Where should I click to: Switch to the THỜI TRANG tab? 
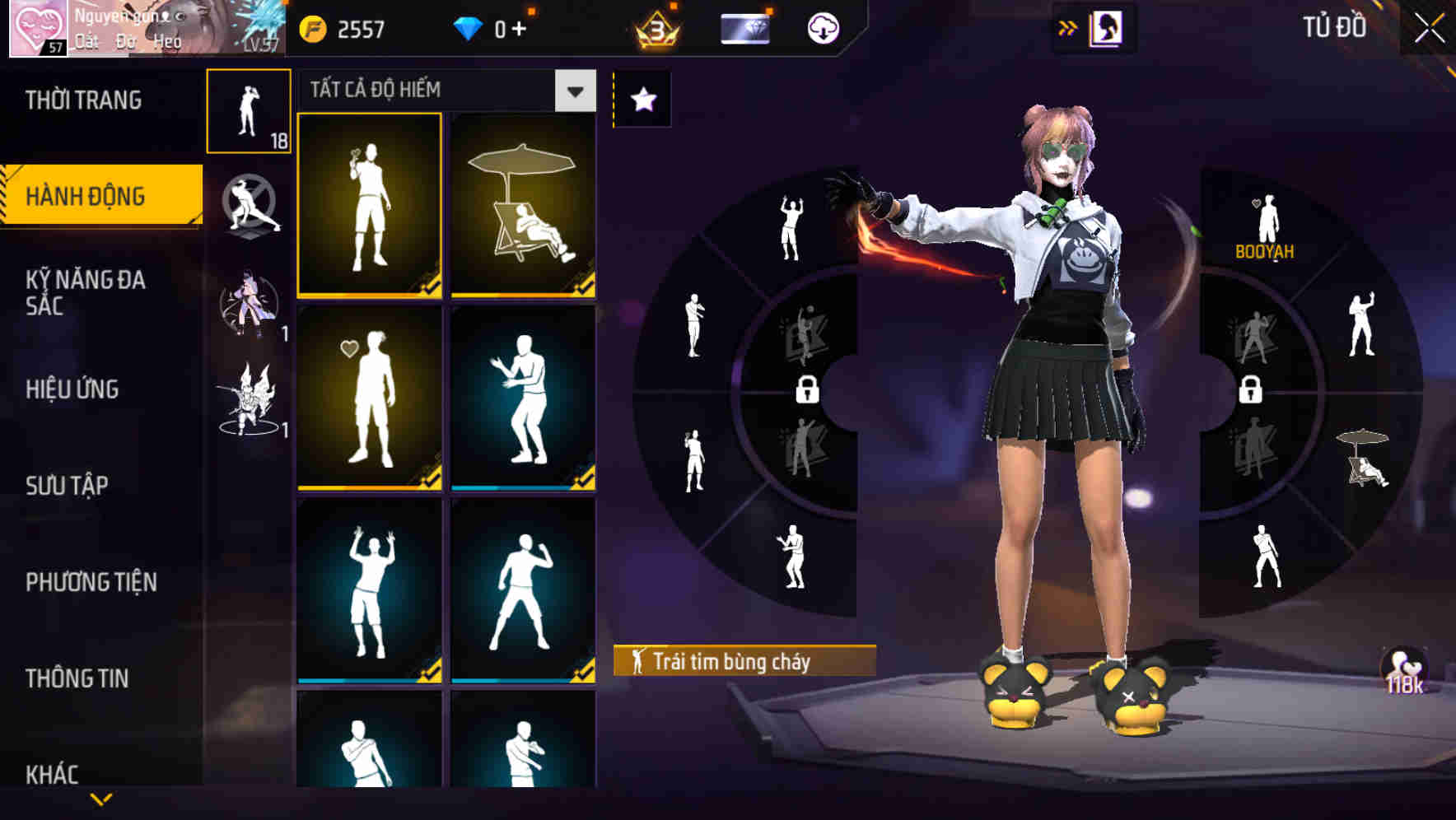(x=82, y=100)
